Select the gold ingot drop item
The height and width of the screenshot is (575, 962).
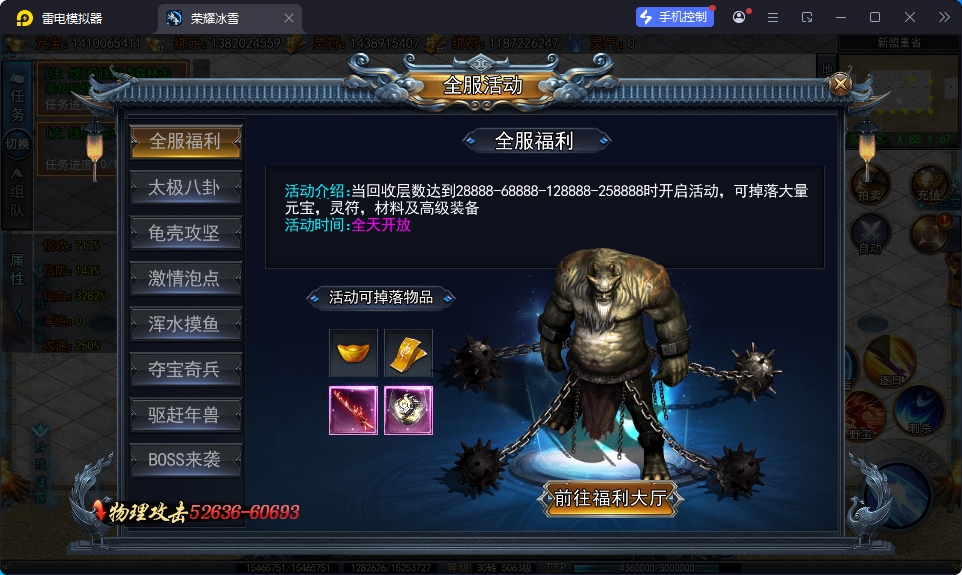[x=353, y=353]
